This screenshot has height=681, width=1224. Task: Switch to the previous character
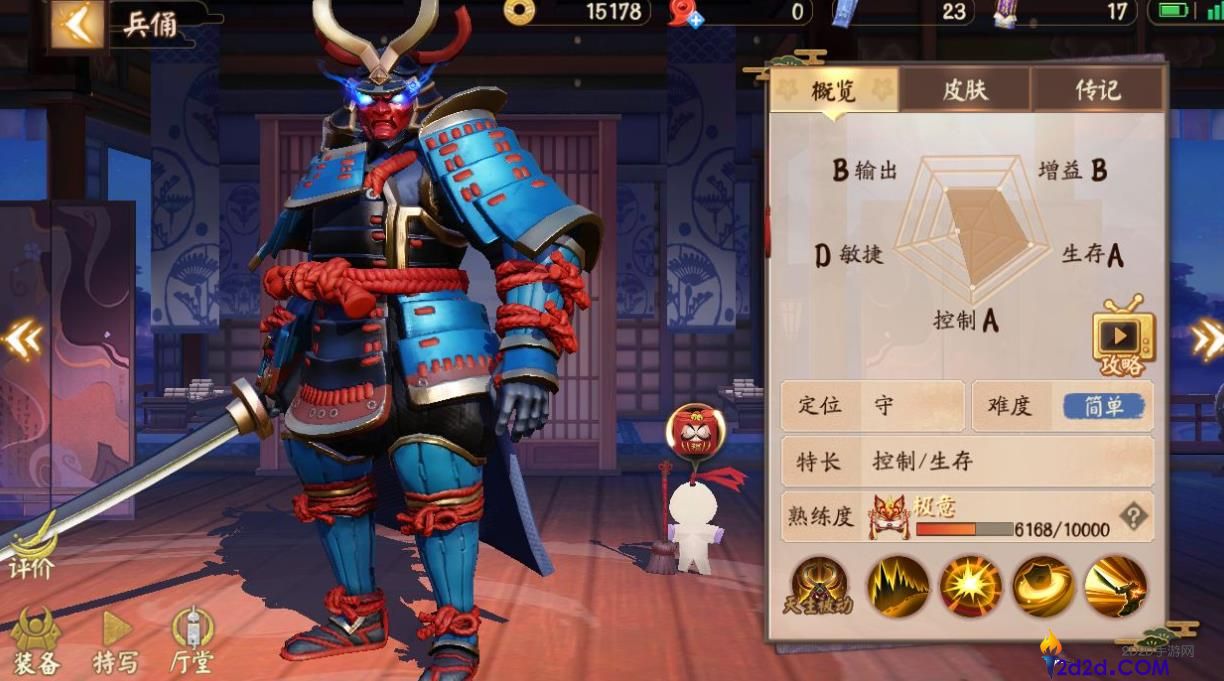(21, 340)
